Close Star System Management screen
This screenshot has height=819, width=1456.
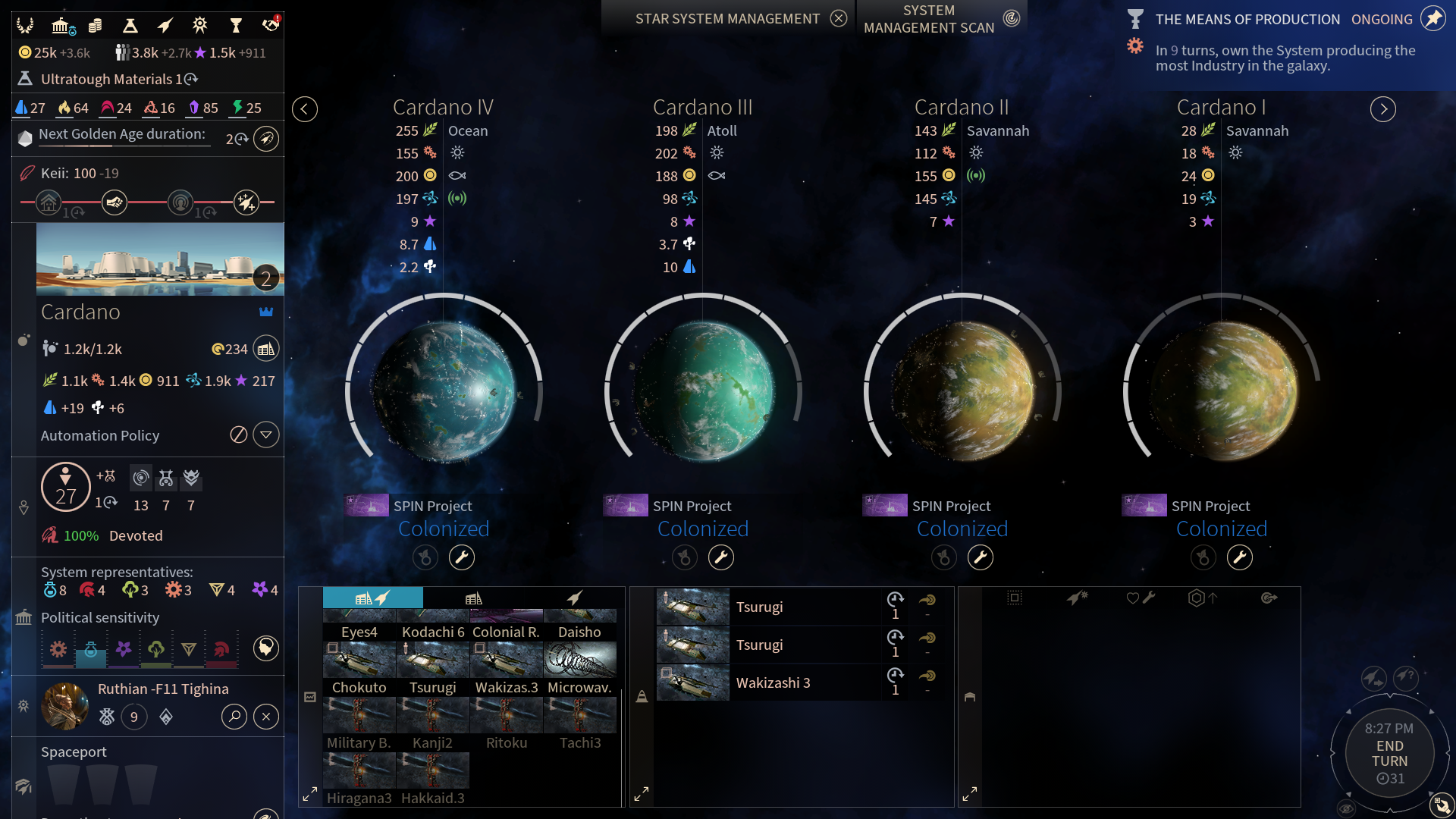click(x=838, y=19)
